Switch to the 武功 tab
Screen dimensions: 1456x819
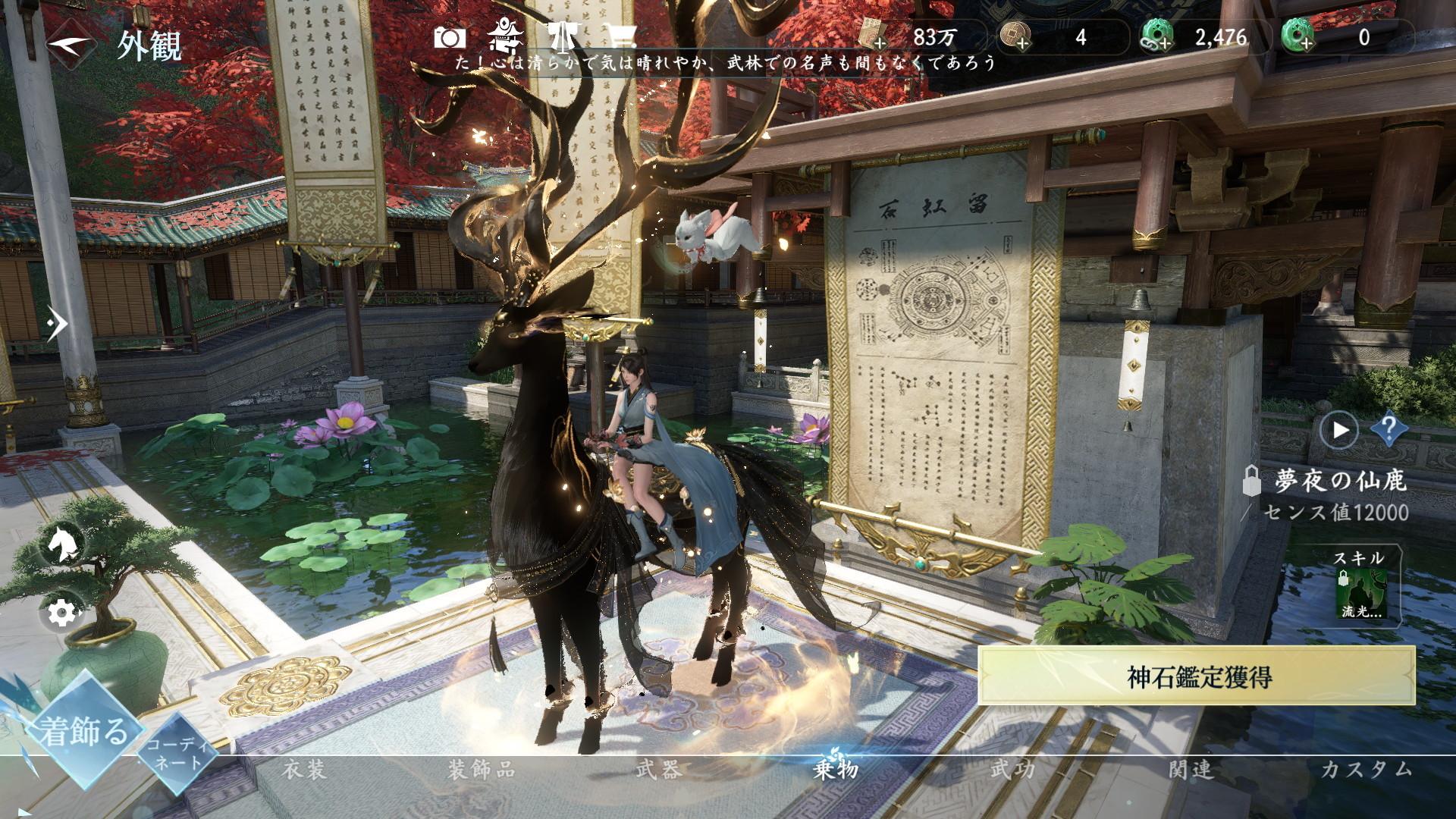click(x=1013, y=770)
